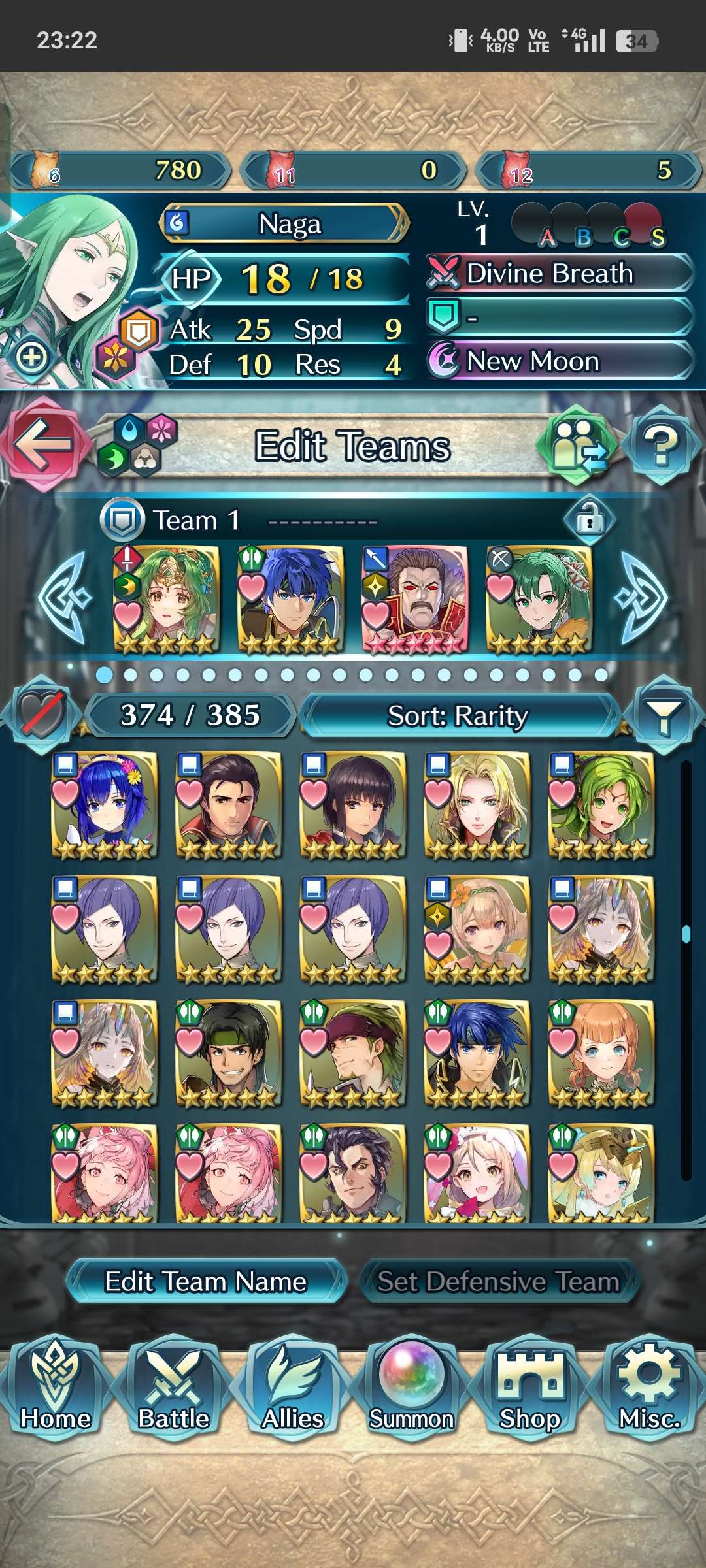Go back with the red arrow button

pos(43,444)
